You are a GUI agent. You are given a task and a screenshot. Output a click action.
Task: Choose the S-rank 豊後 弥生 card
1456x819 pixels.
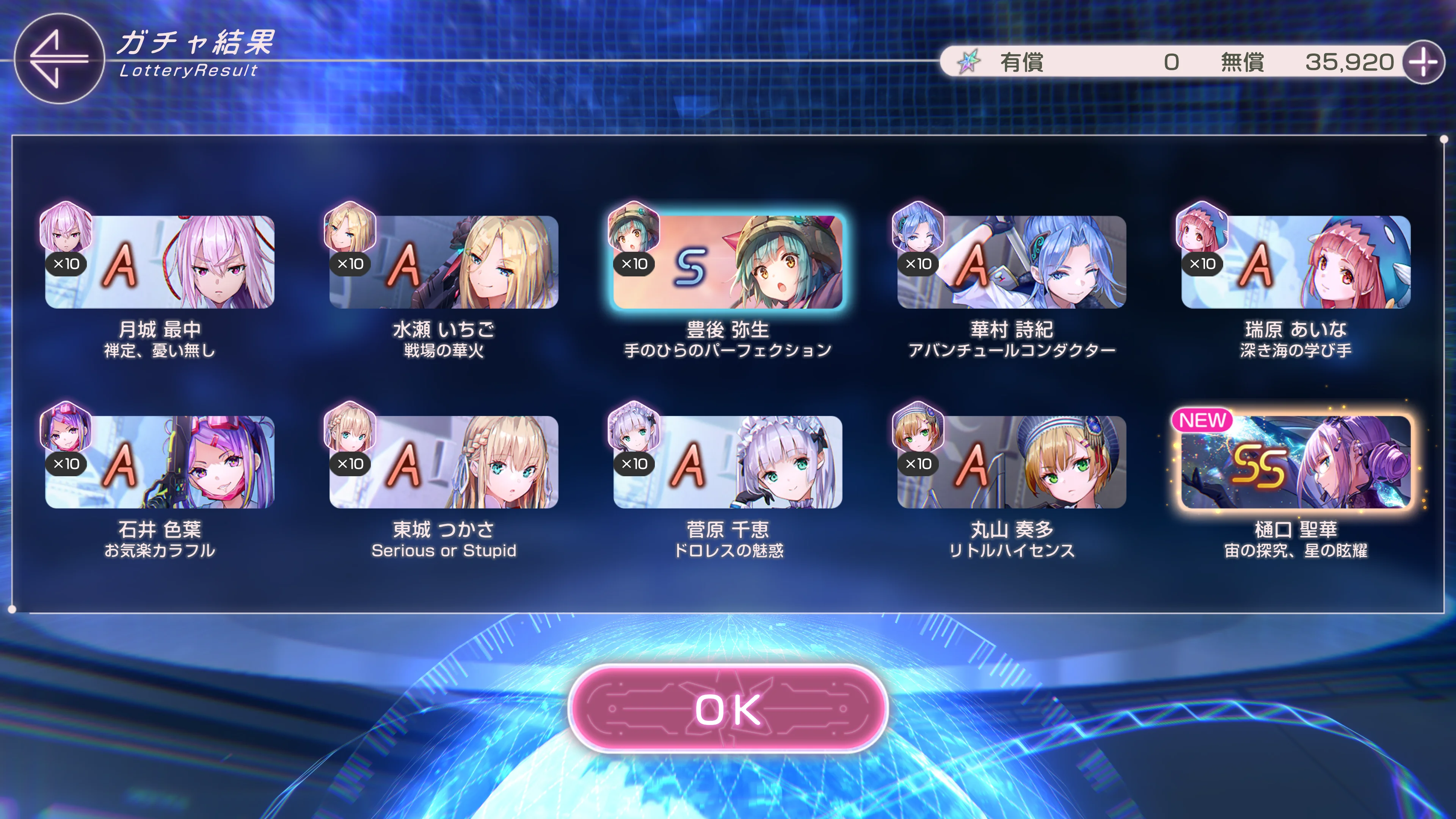[x=728, y=262]
